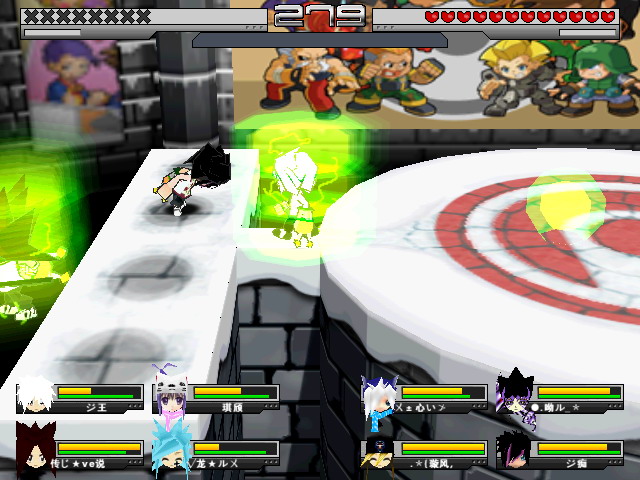640x480 pixels.
Task: Choose the dark red-haired player portrait
Action: (x=35, y=451)
